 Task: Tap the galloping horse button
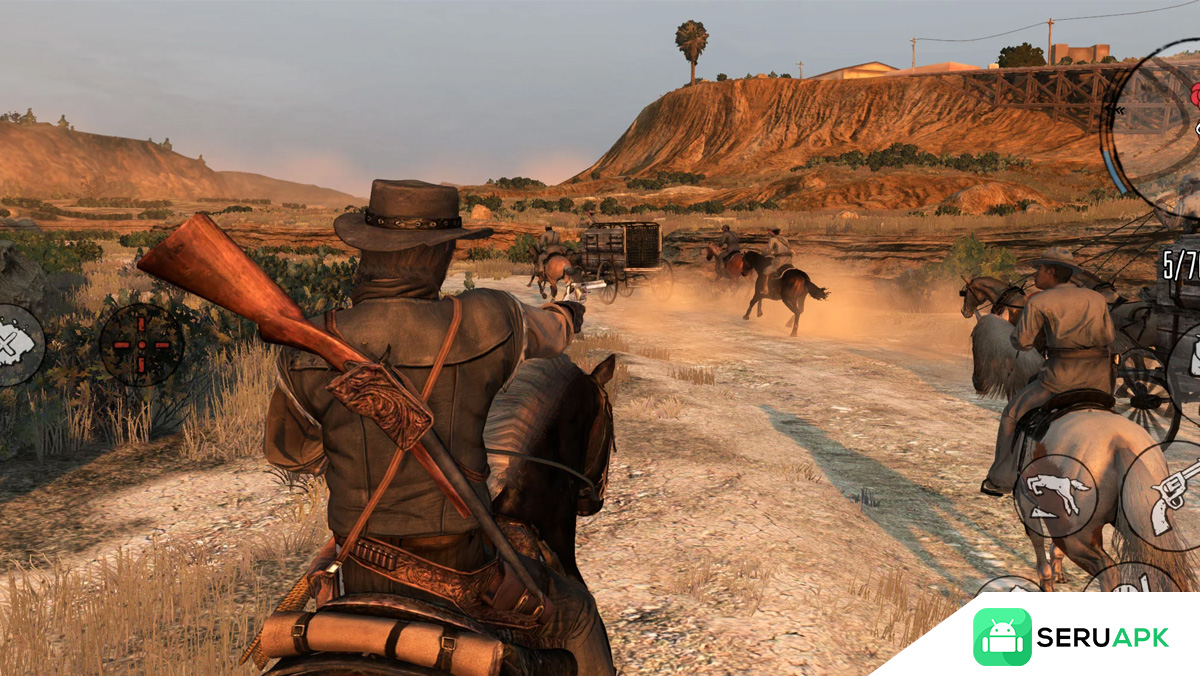point(1055,495)
